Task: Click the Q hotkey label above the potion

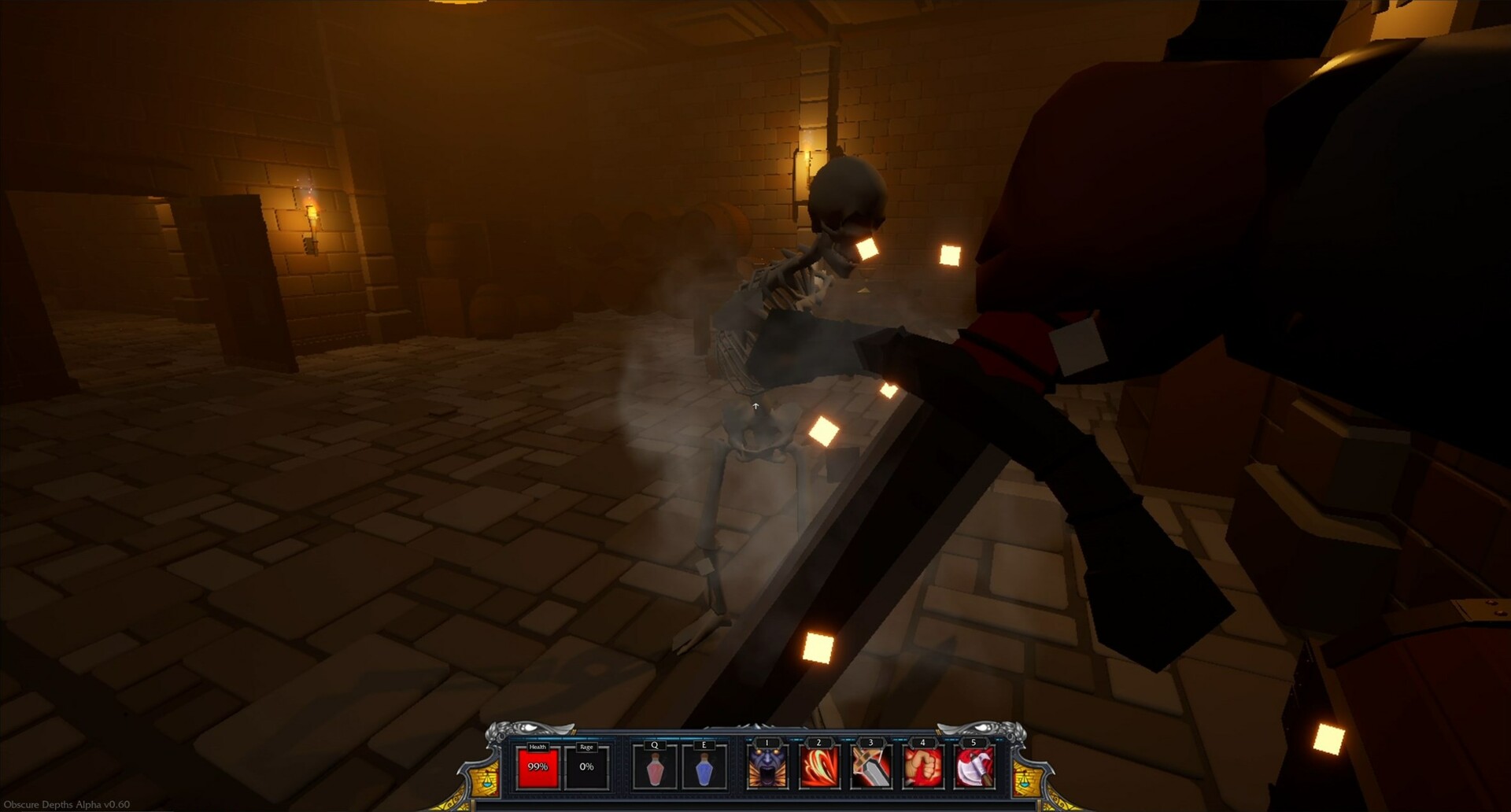Action: (x=655, y=744)
